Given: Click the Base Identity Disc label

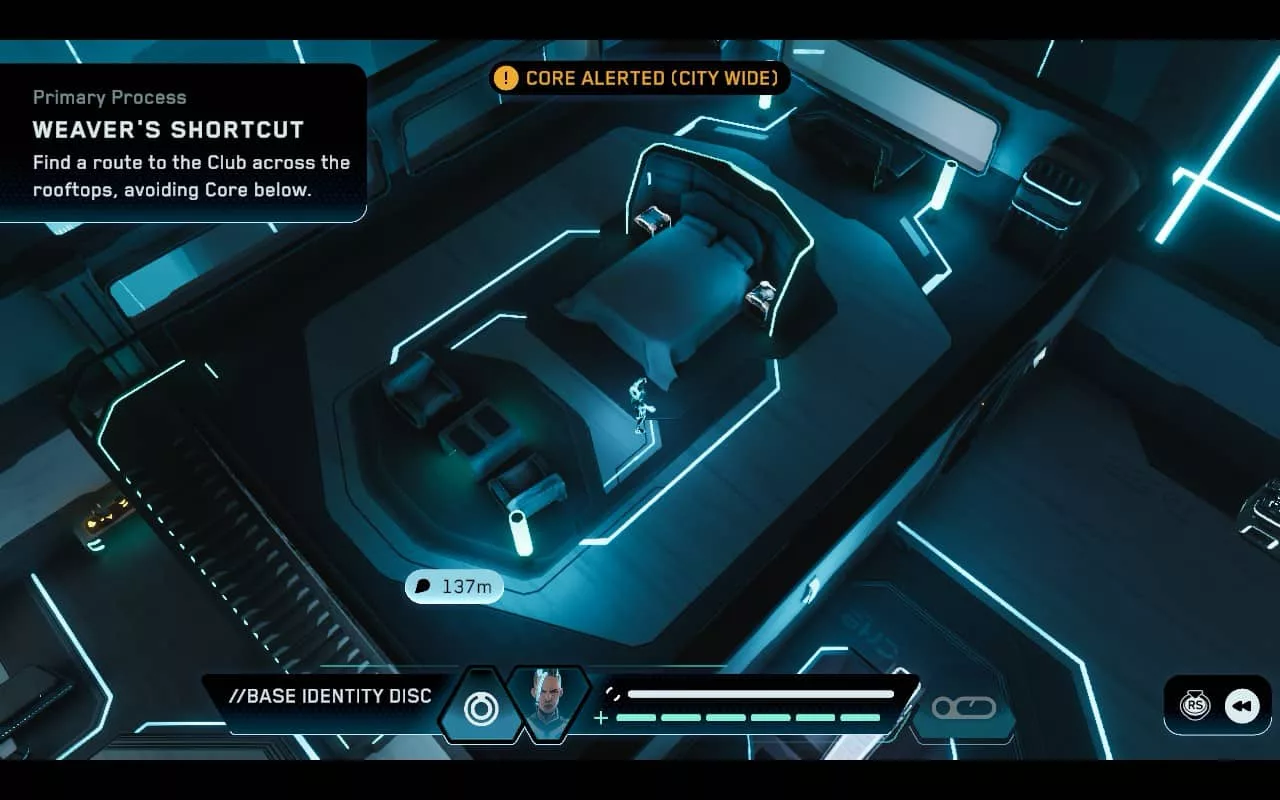Looking at the screenshot, I should coord(330,696).
